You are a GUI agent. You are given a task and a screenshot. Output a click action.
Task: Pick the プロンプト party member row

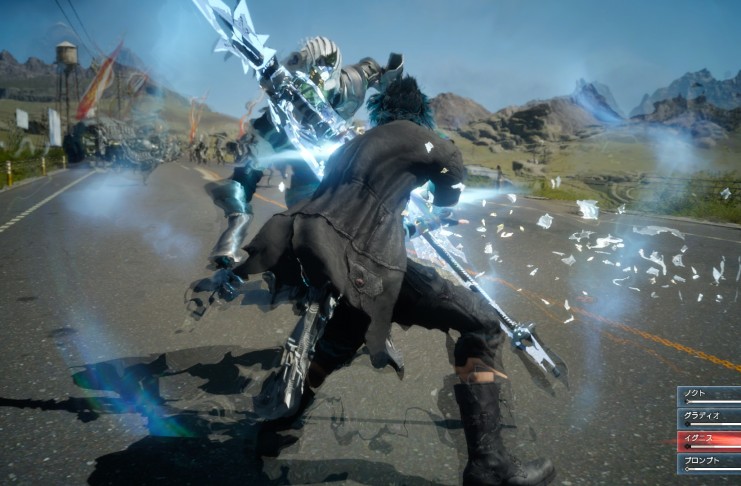click(709, 462)
